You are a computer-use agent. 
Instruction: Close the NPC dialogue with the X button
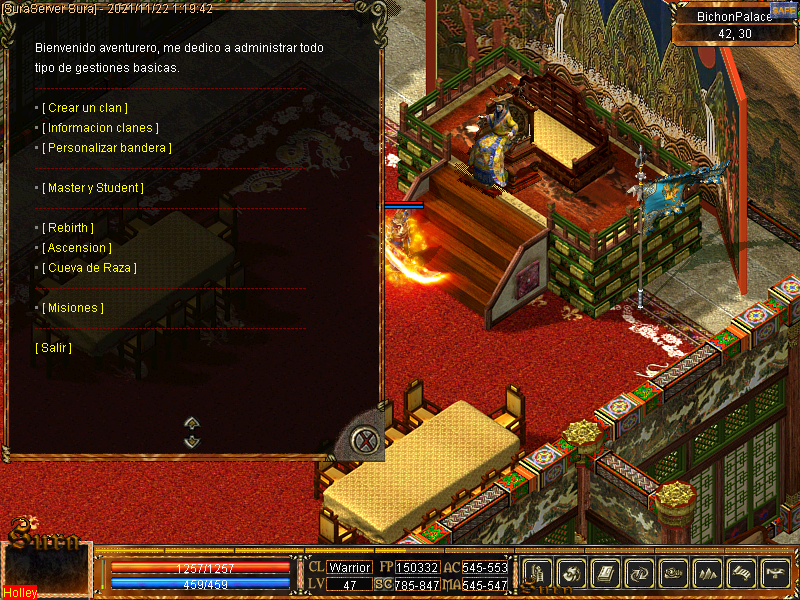tap(368, 440)
